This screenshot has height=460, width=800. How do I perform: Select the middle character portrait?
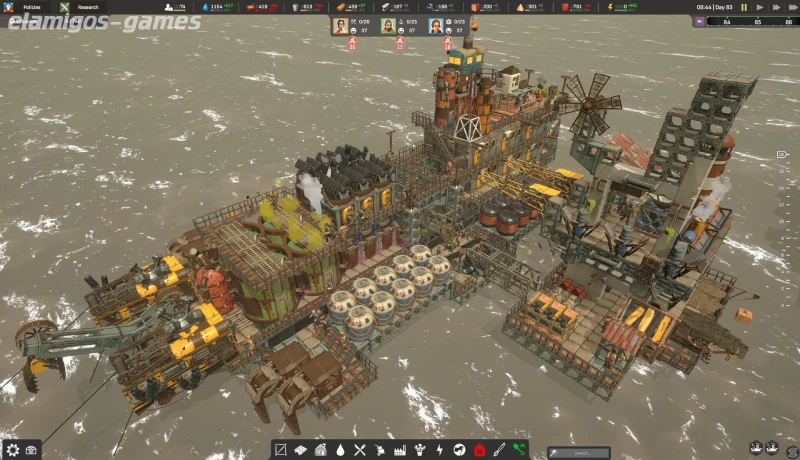click(388, 25)
